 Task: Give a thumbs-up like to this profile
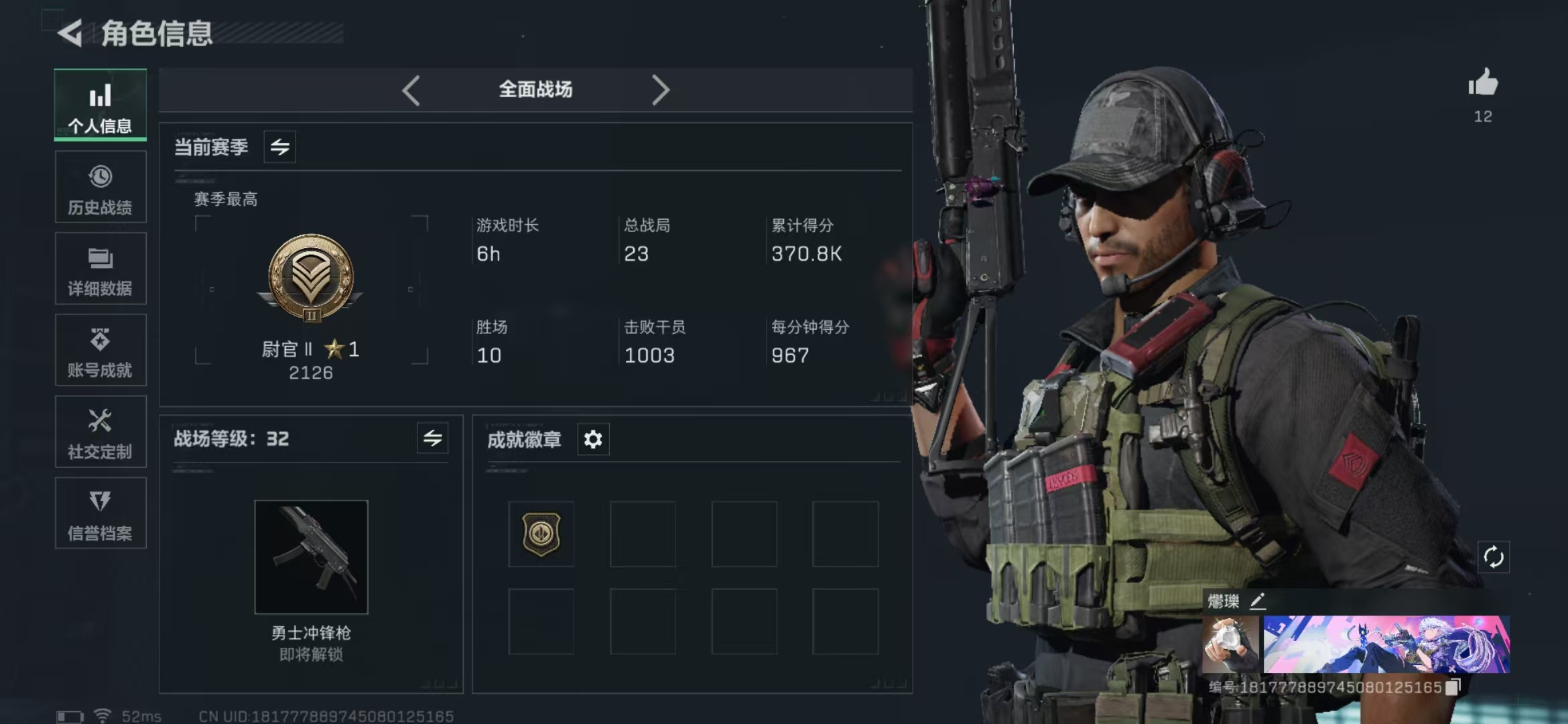pos(1483,84)
